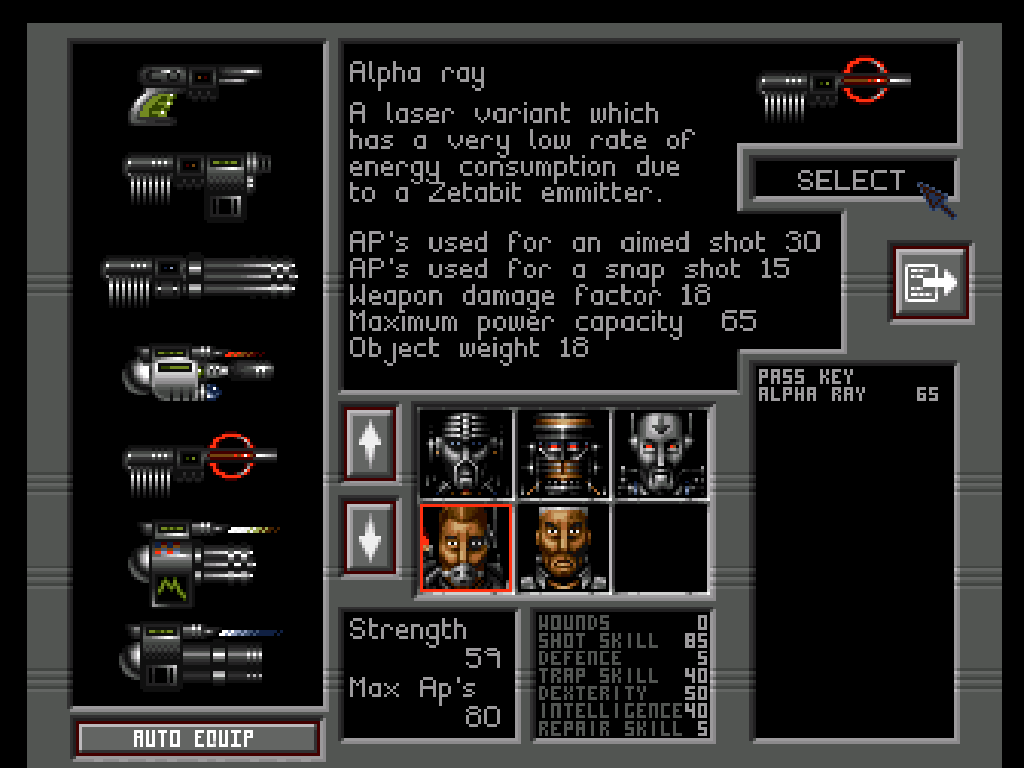
Task: Choose the bald bearded man portrait
Action: (562, 548)
